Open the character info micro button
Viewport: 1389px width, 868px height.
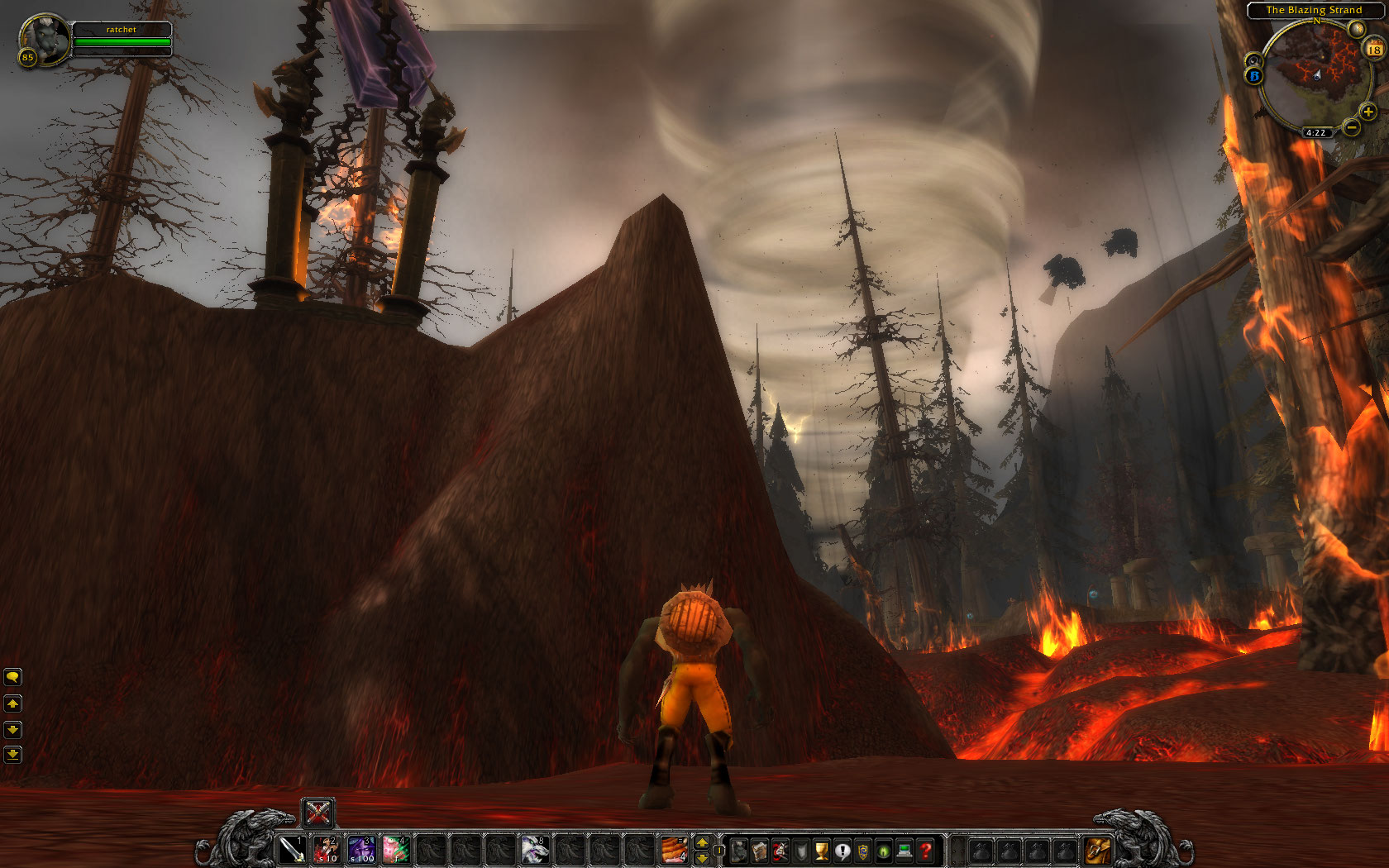point(739,850)
